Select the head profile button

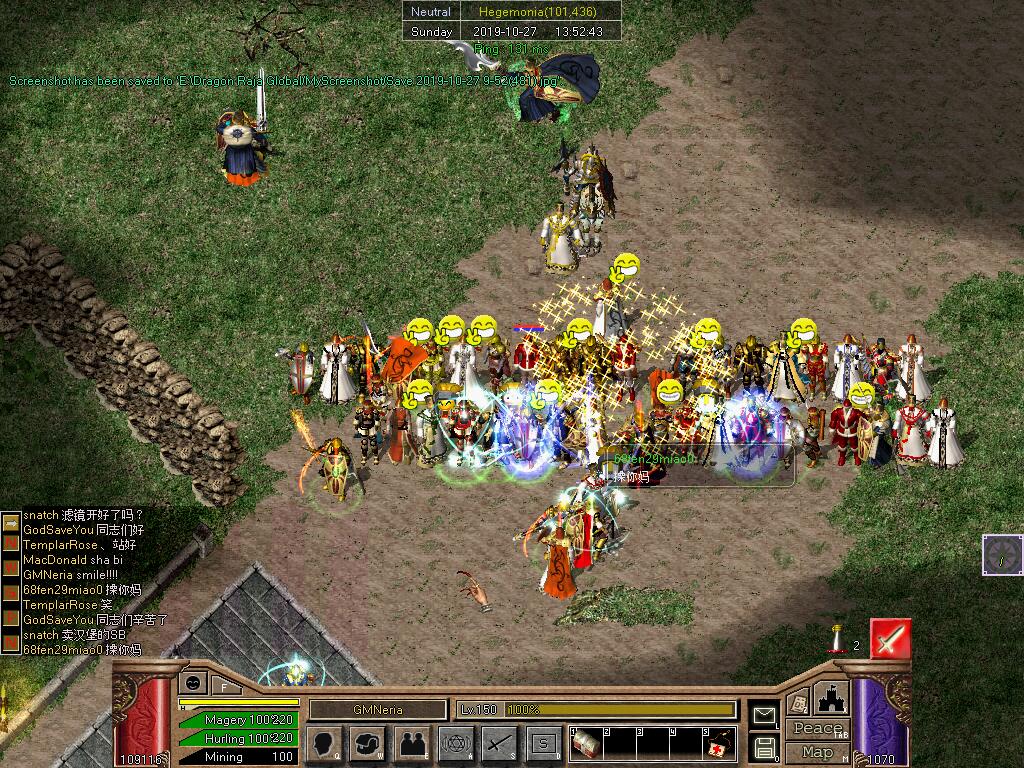point(325,744)
